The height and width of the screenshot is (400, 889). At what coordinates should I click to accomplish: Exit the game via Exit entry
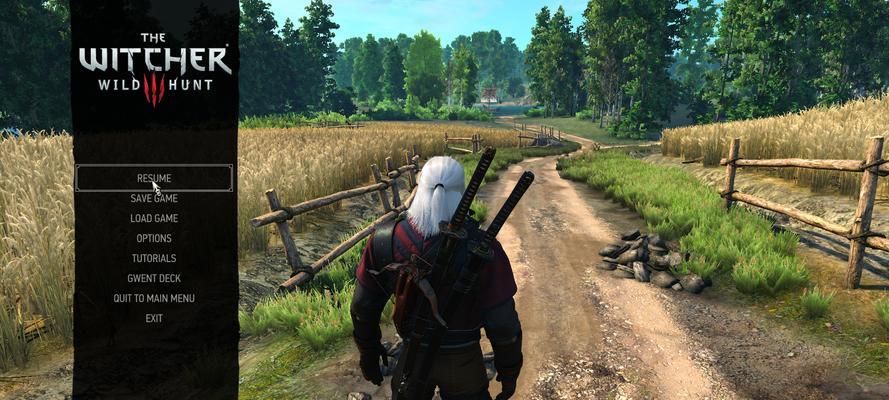pos(154,318)
